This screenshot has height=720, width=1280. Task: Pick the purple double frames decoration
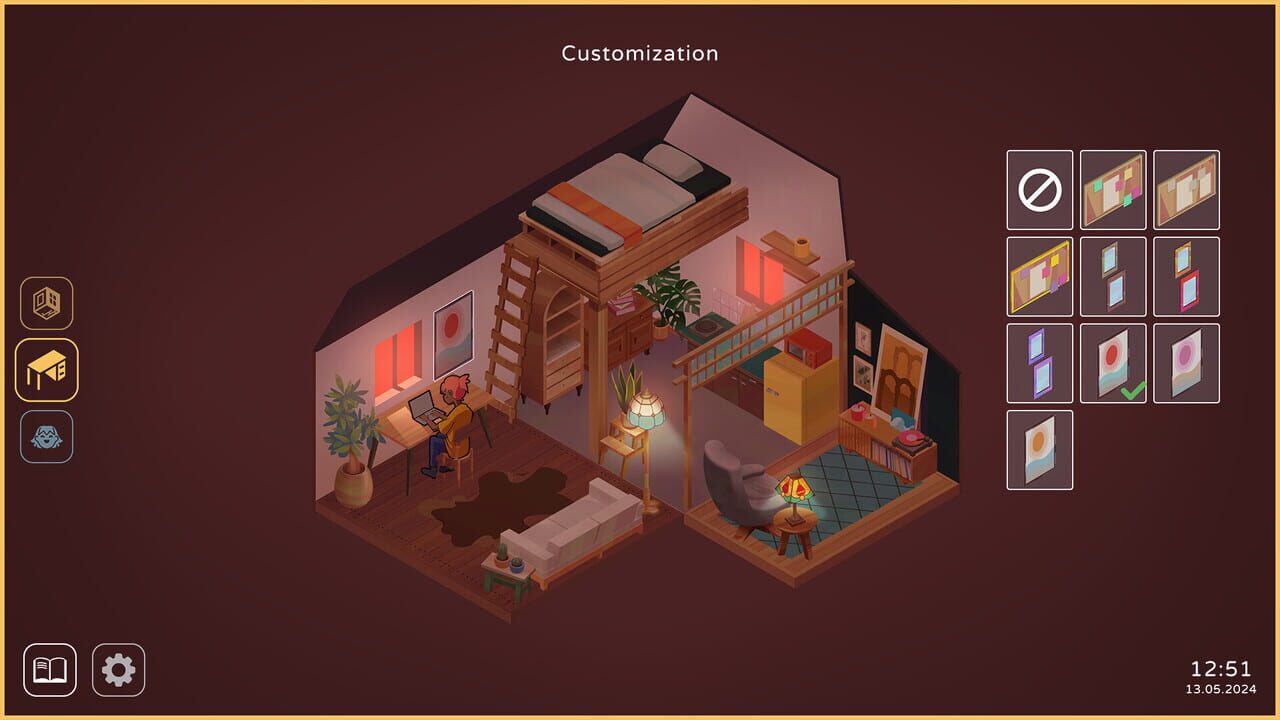(x=1039, y=363)
